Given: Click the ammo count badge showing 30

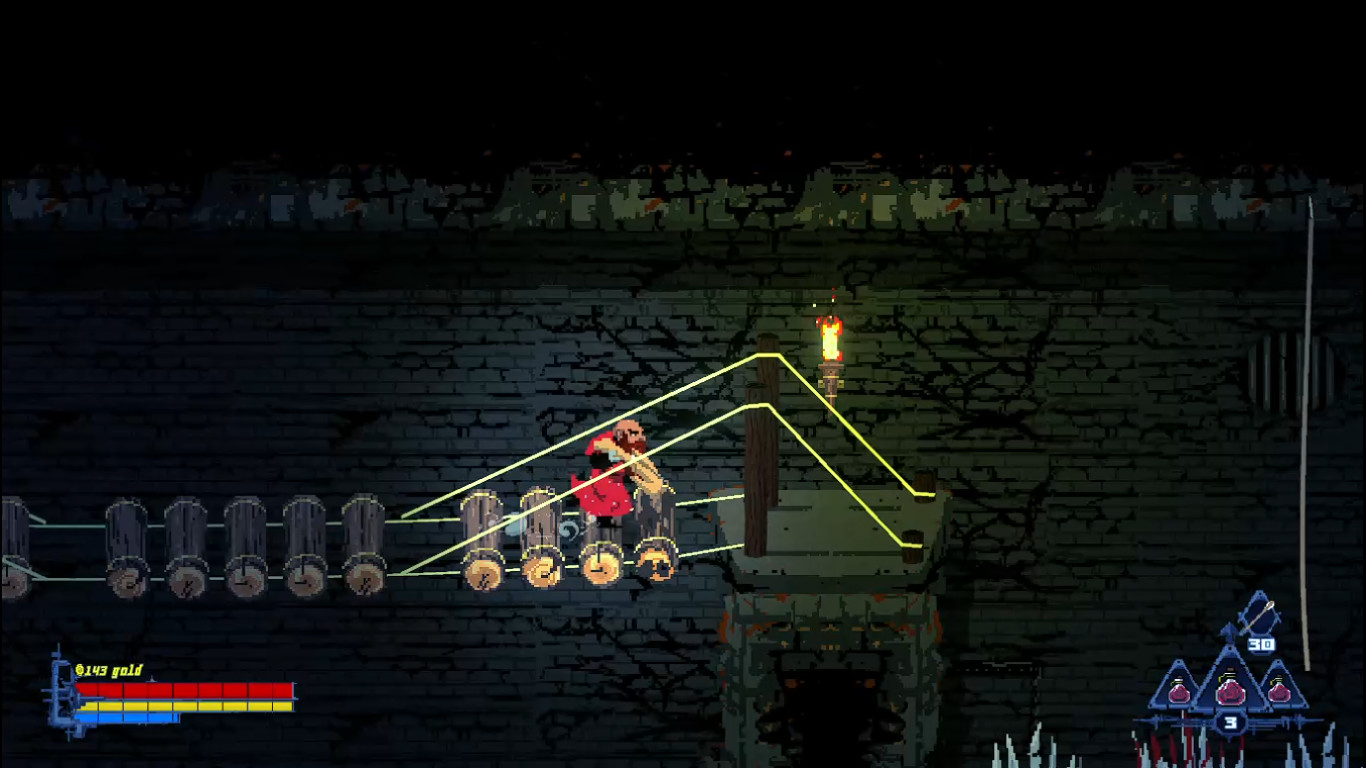Looking at the screenshot, I should click(x=1261, y=643).
